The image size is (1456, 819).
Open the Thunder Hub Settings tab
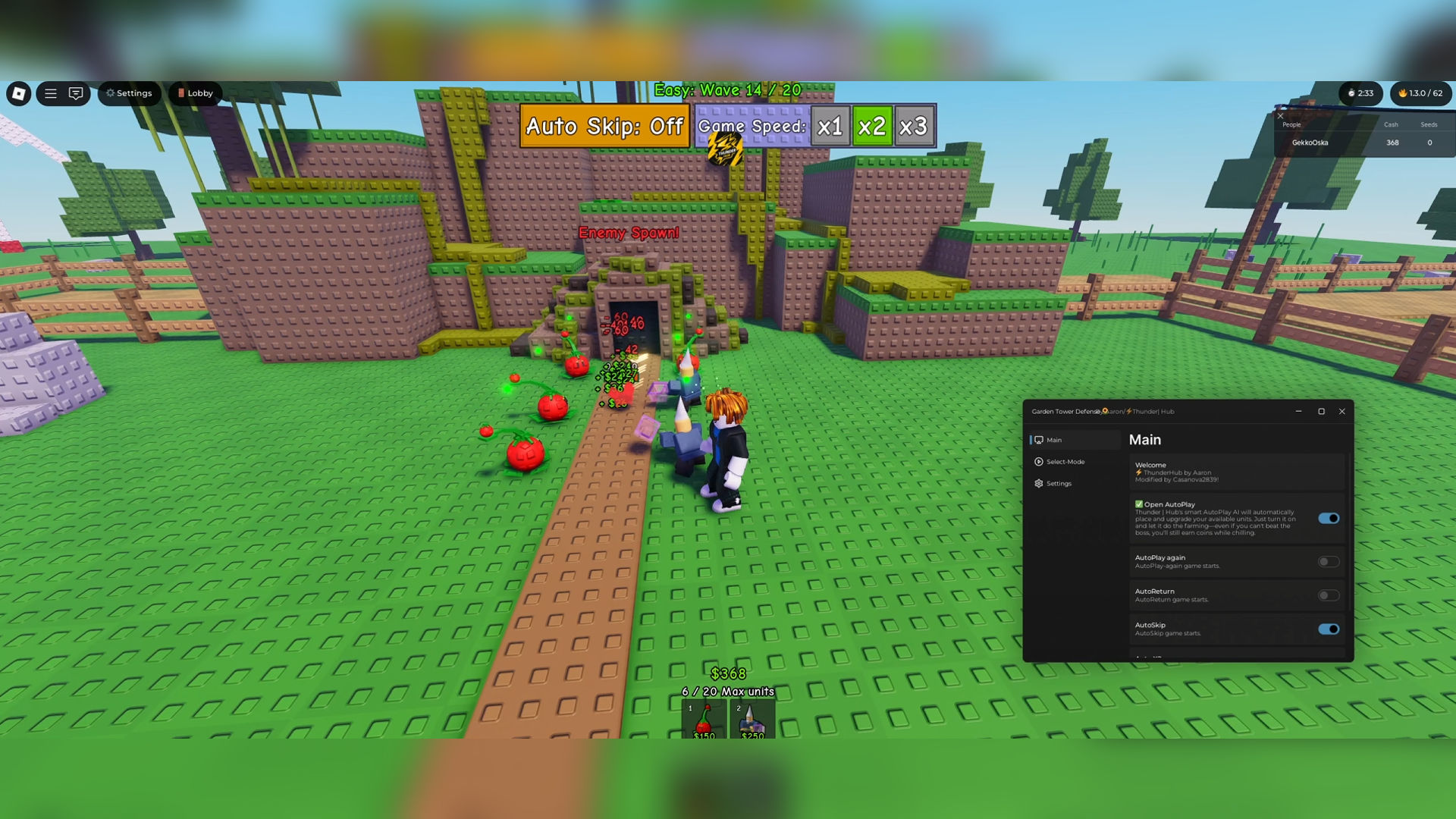(x=1059, y=484)
